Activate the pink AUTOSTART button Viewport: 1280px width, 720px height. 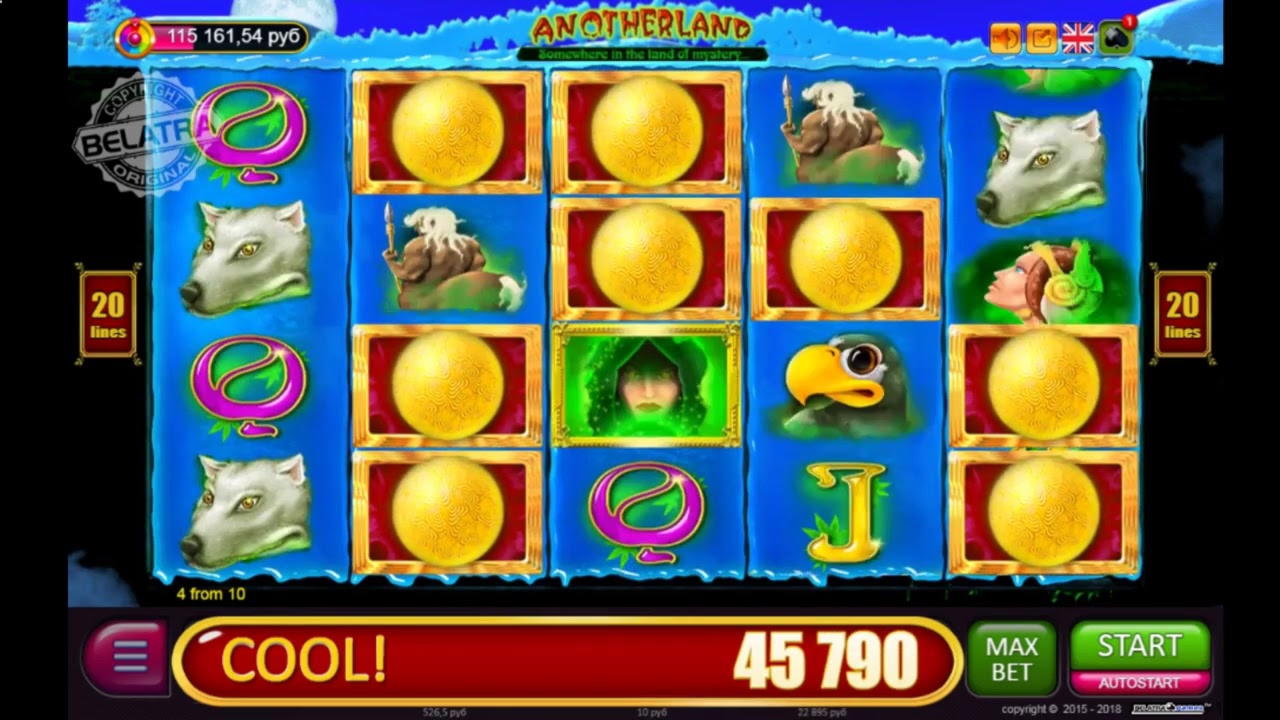1139,683
